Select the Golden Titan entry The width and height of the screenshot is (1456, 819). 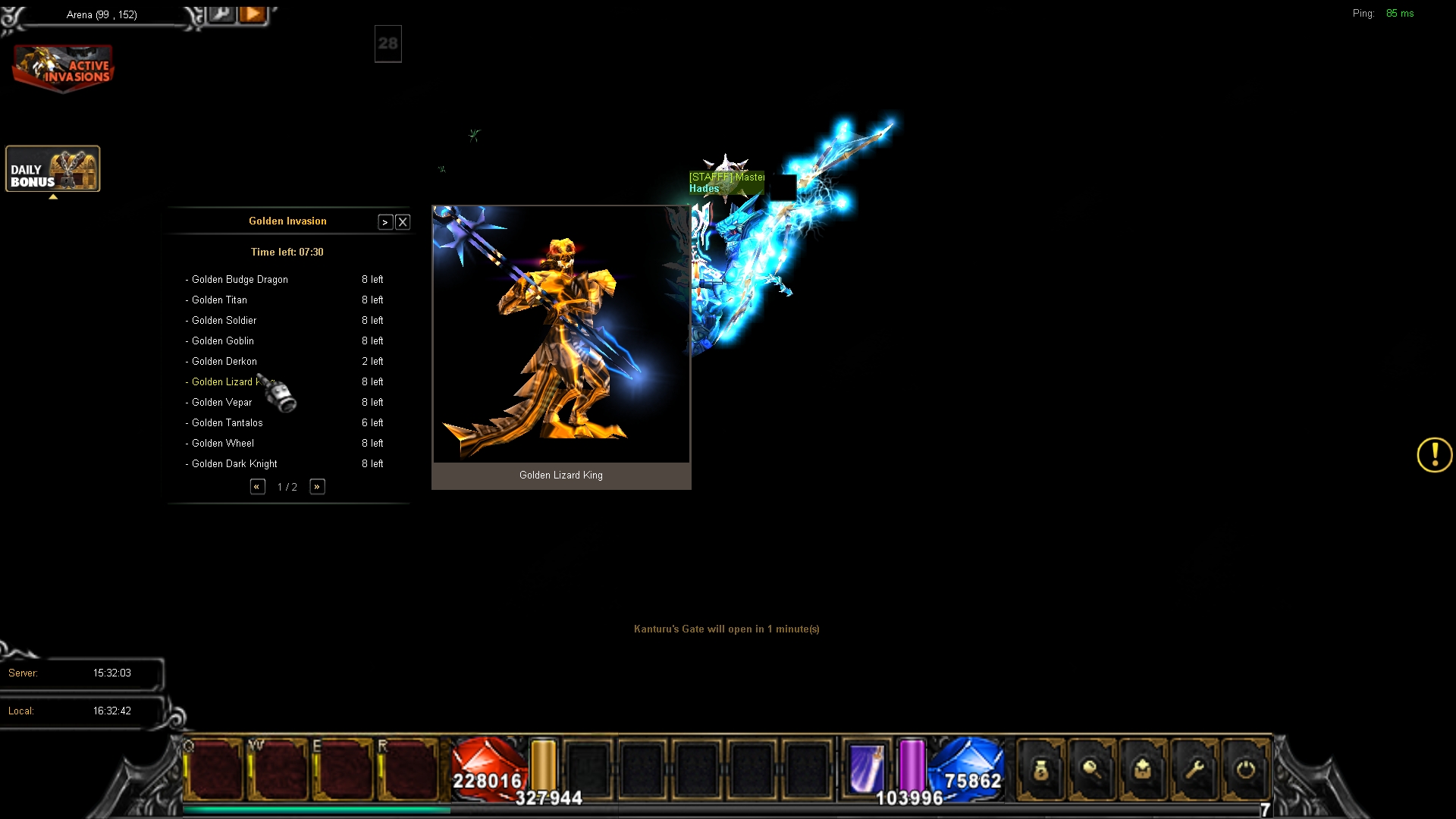click(x=219, y=300)
